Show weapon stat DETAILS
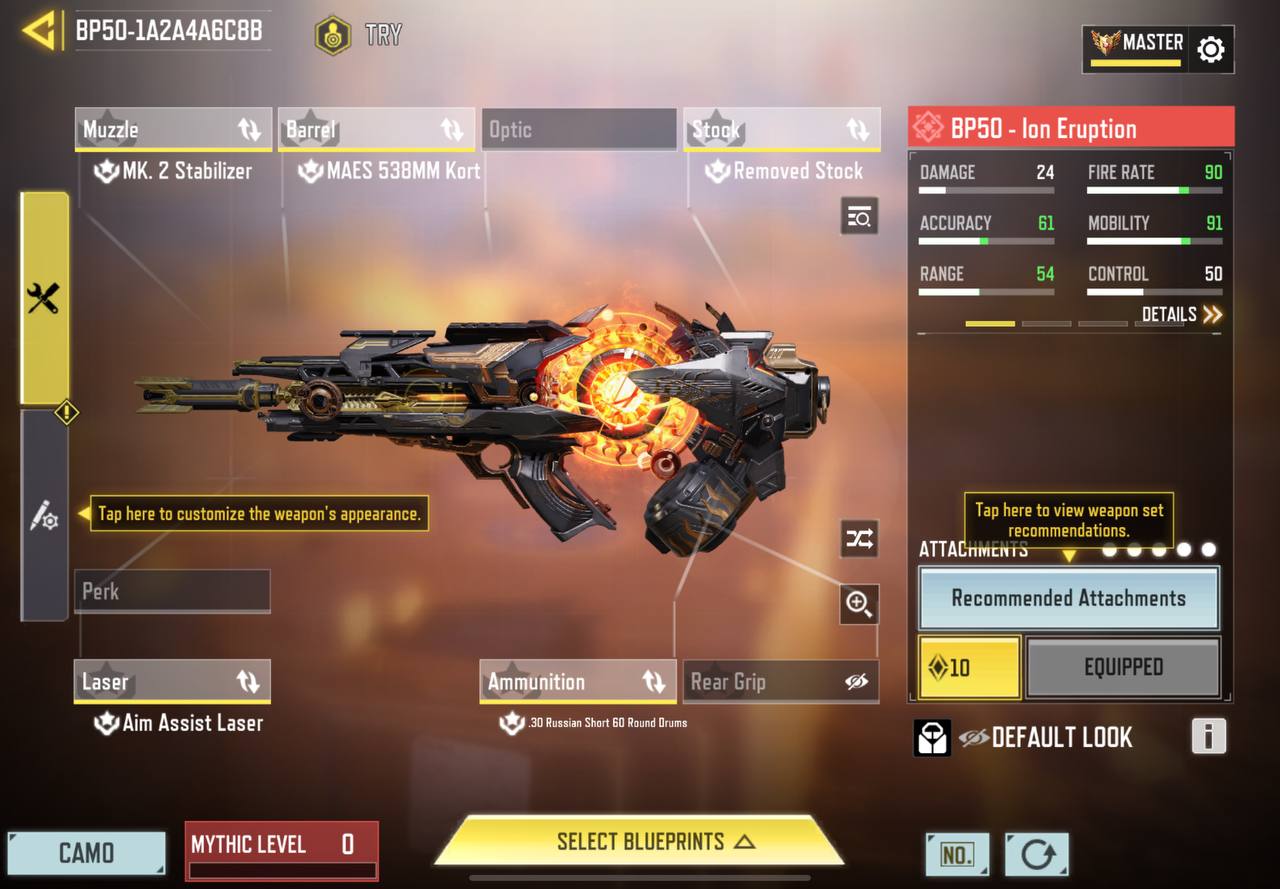The width and height of the screenshot is (1280, 889). [1182, 315]
